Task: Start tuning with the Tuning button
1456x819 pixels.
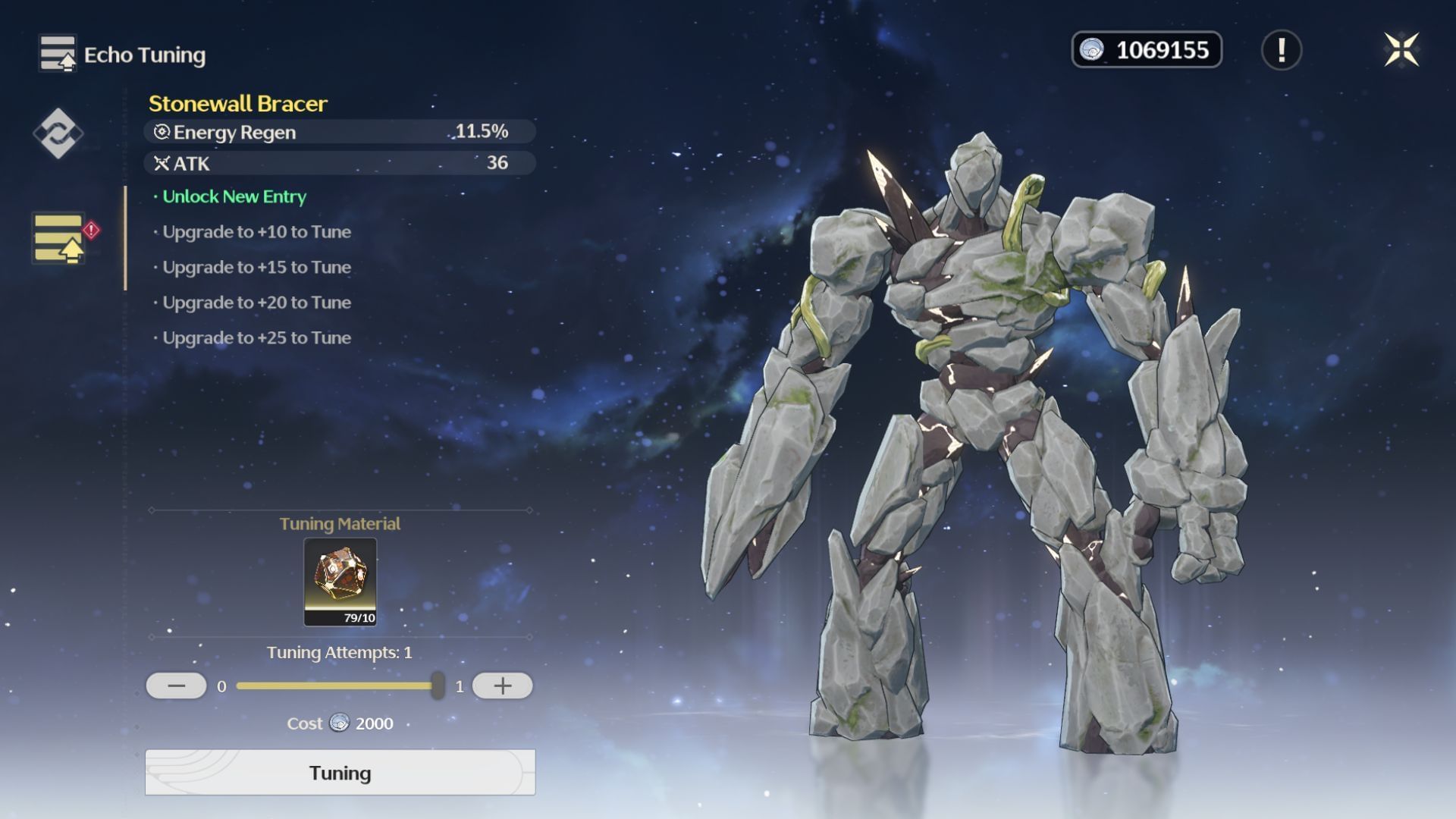Action: tap(340, 772)
